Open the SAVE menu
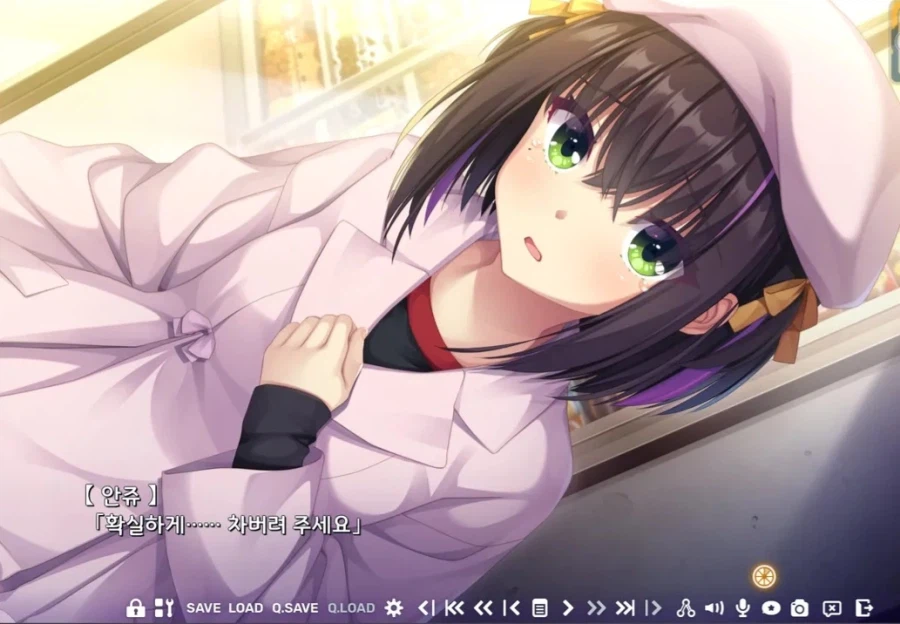The height and width of the screenshot is (624, 900). click(x=204, y=608)
